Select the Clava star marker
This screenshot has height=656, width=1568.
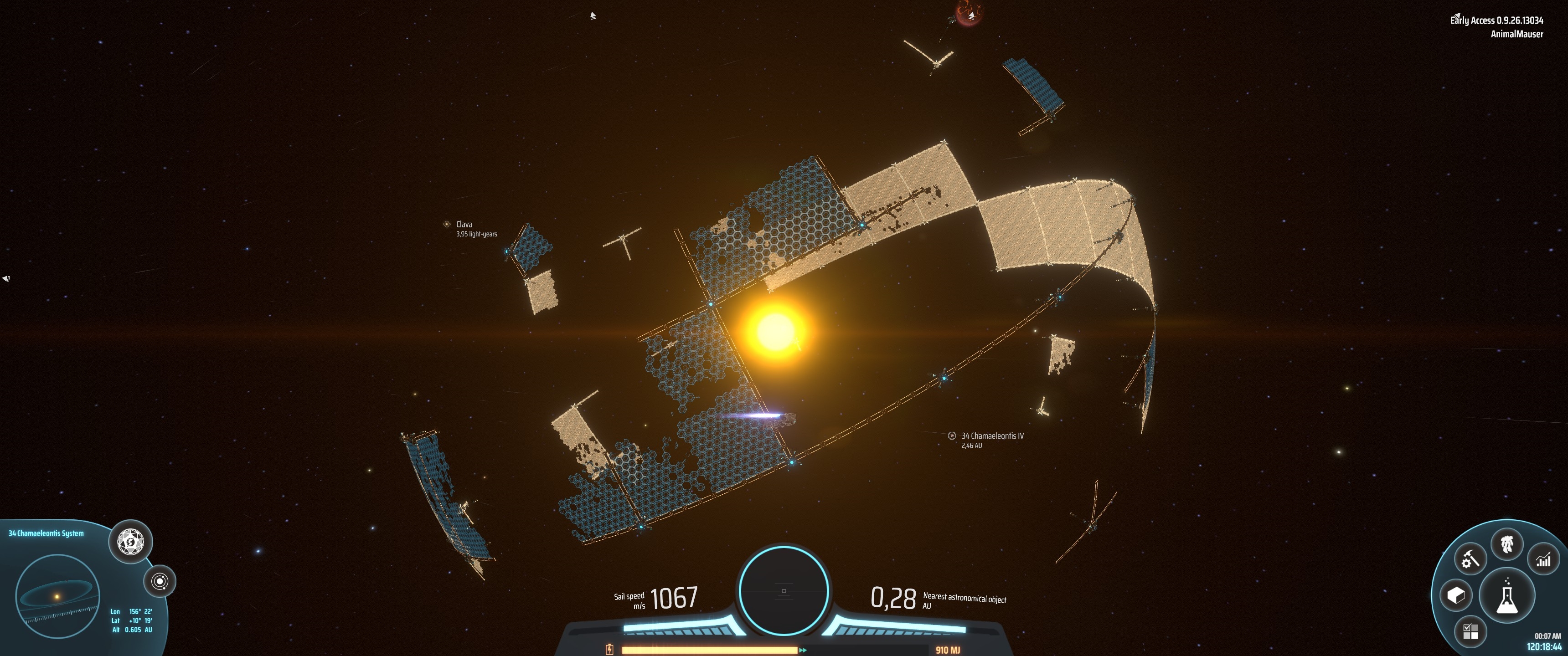[447, 225]
